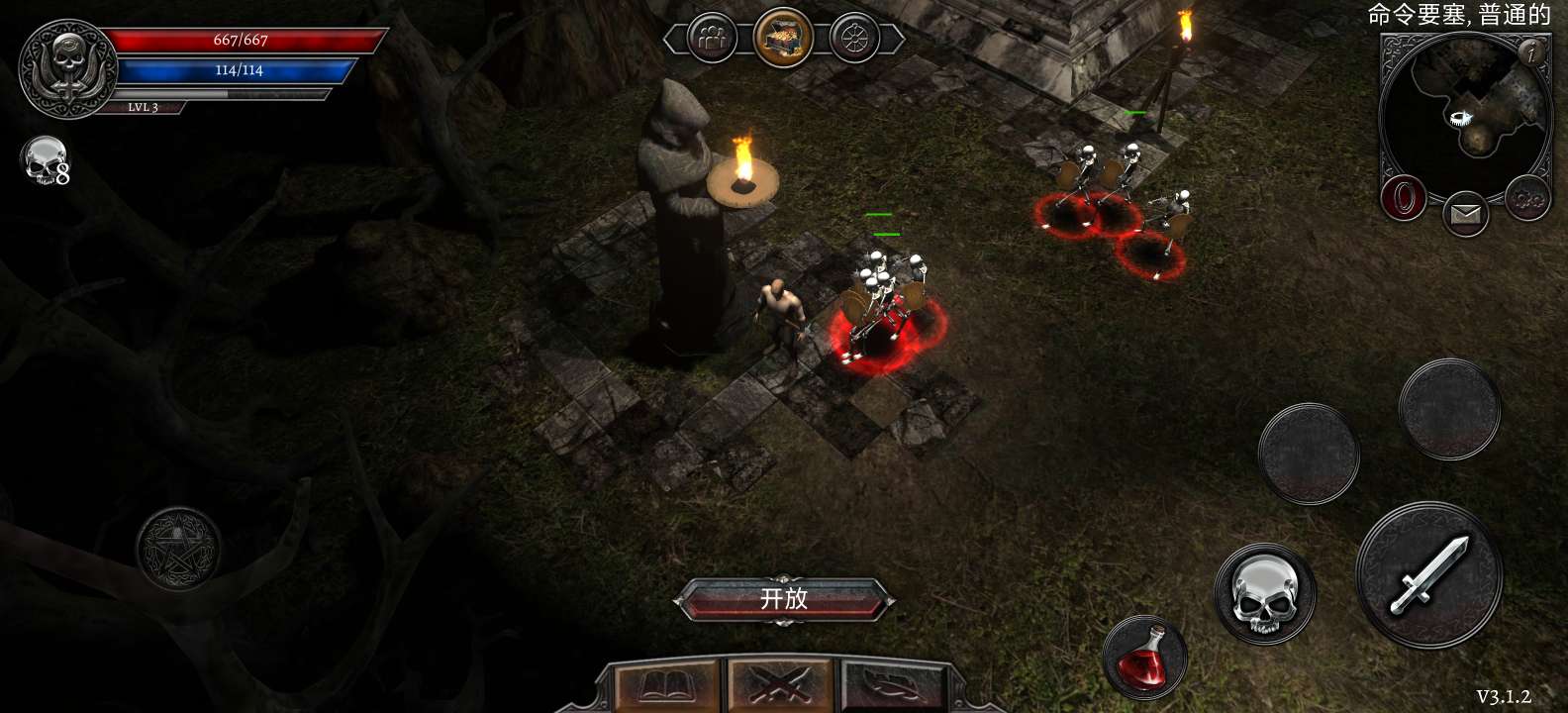
Task: Tap the pentagram movement joystick
Action: point(178,549)
